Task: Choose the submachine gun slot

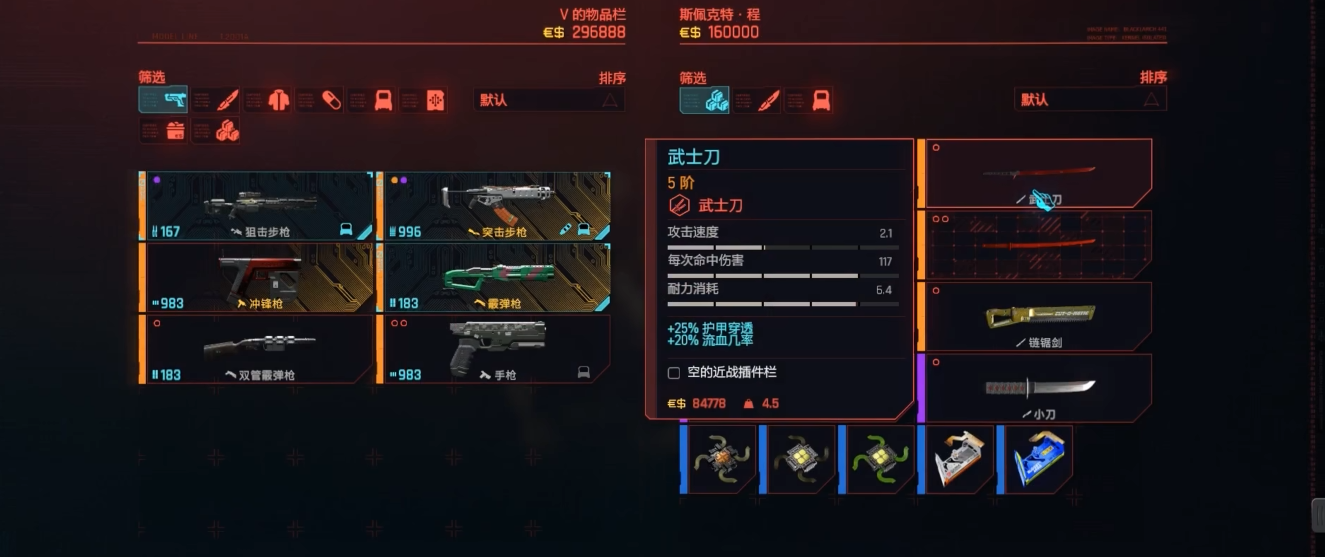Action: tap(259, 277)
